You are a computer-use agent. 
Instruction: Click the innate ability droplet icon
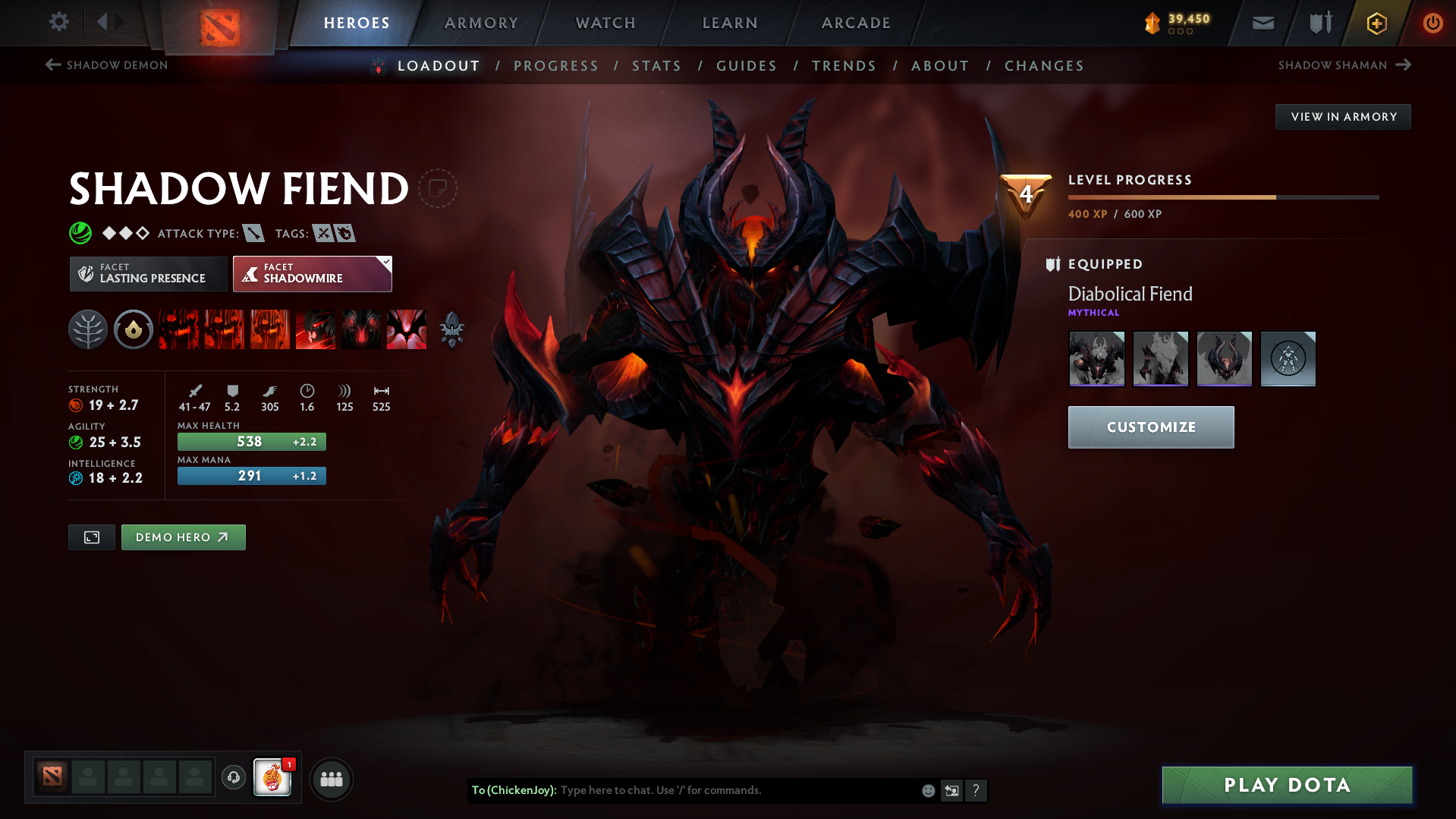coord(134,329)
